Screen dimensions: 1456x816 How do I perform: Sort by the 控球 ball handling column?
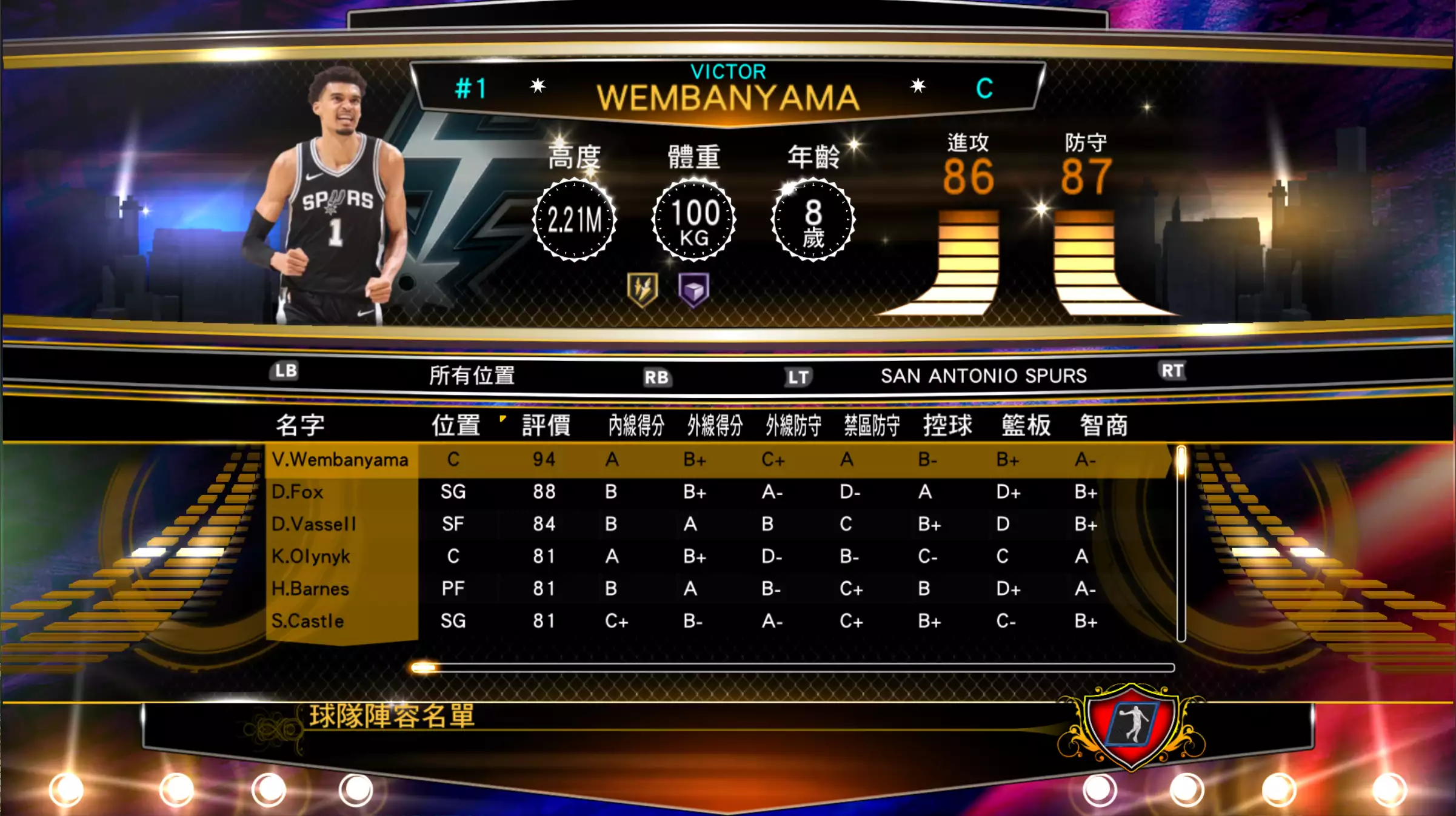tap(947, 425)
